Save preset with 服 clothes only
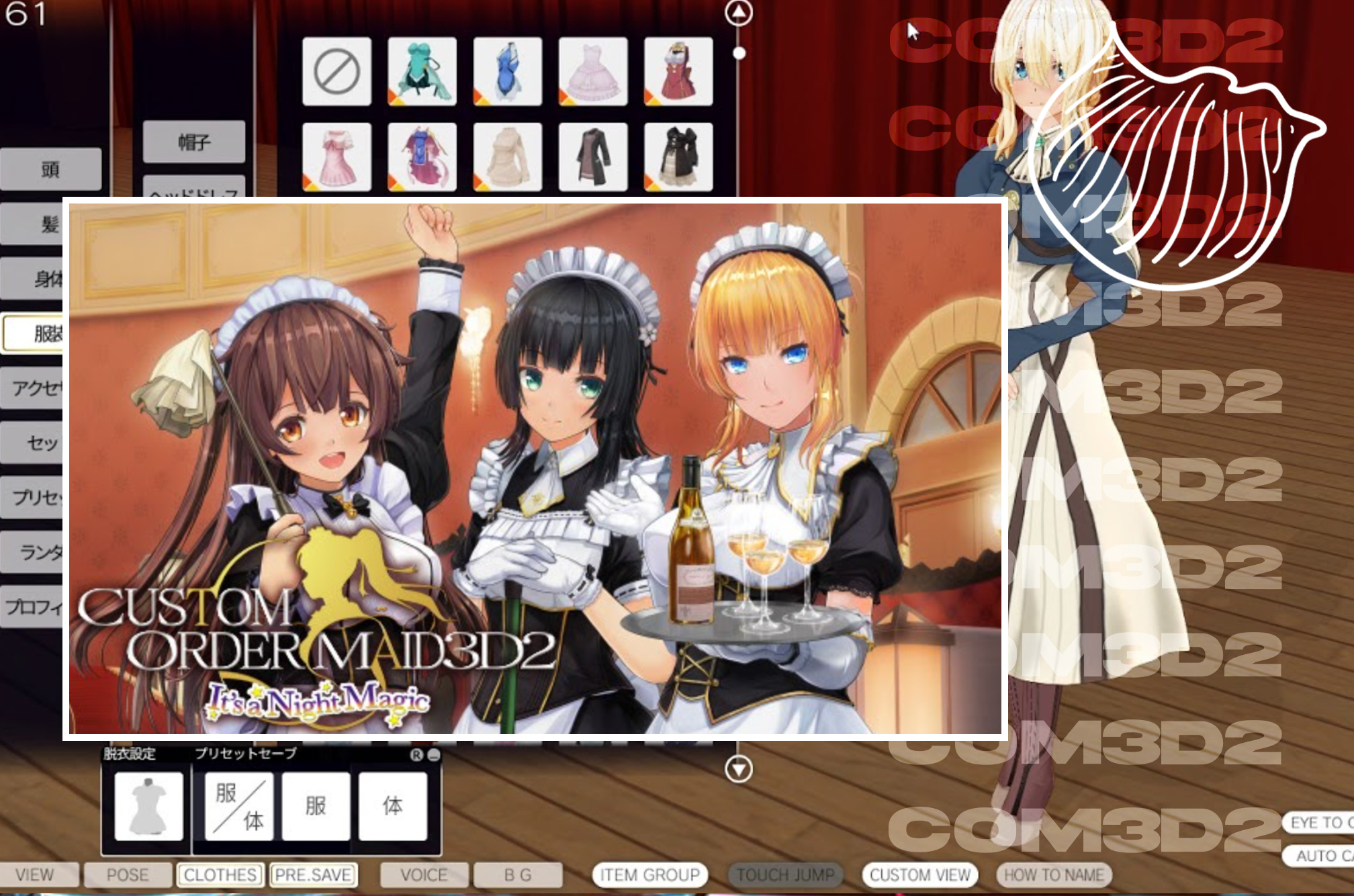The height and width of the screenshot is (896, 1354). tap(316, 806)
